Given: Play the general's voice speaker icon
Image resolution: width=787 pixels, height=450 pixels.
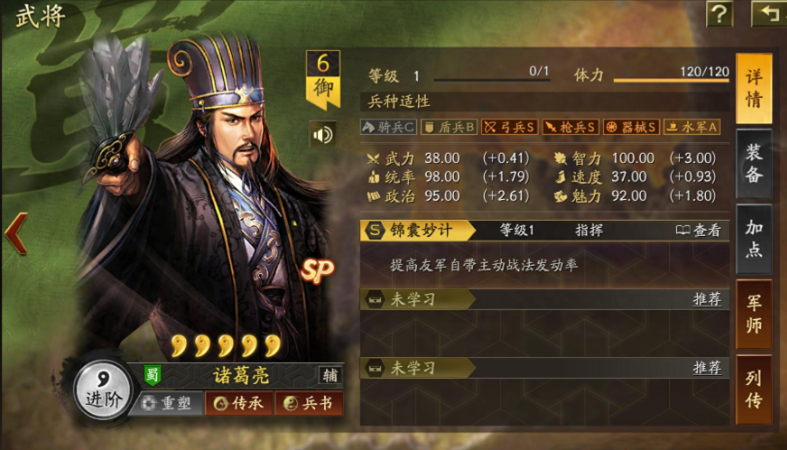Looking at the screenshot, I should (x=323, y=134).
